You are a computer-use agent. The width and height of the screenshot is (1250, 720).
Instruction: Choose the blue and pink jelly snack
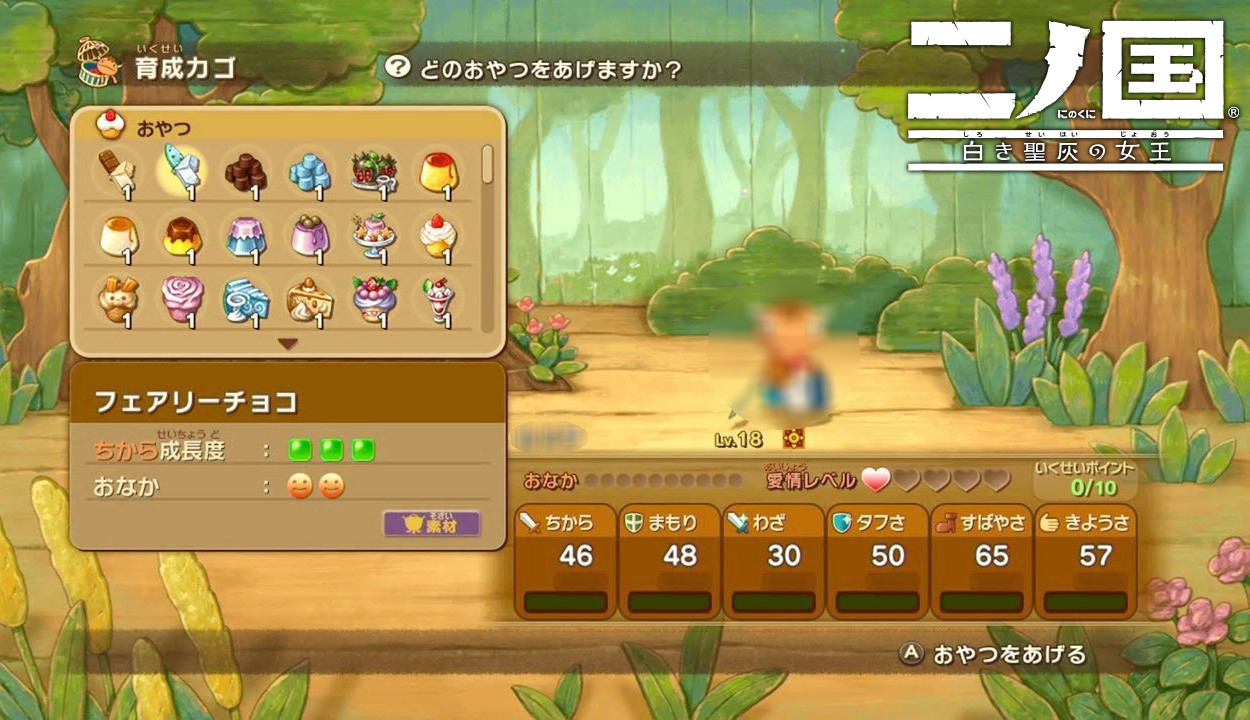tap(245, 236)
